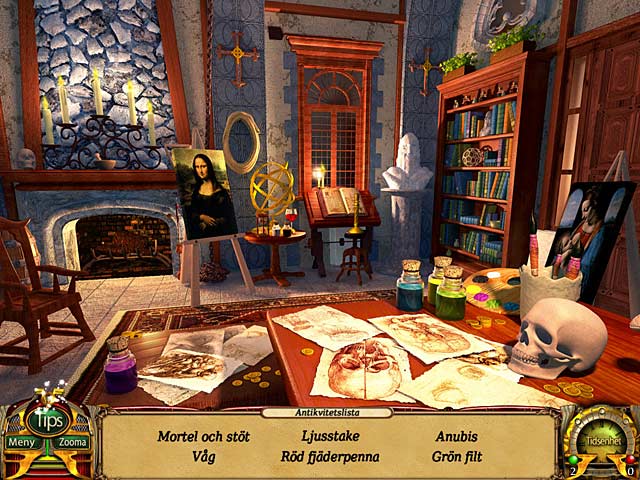Screen dimensions: 640x480
Task: Select 'Mortel och stöt' in the list
Action: (x=203, y=437)
